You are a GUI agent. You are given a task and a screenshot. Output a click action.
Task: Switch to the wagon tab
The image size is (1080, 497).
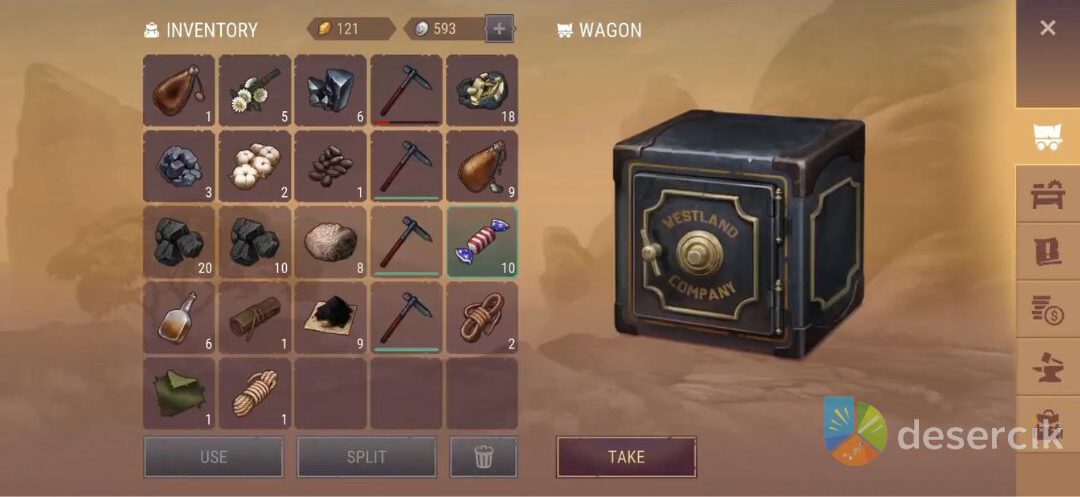pyautogui.click(x=1047, y=138)
